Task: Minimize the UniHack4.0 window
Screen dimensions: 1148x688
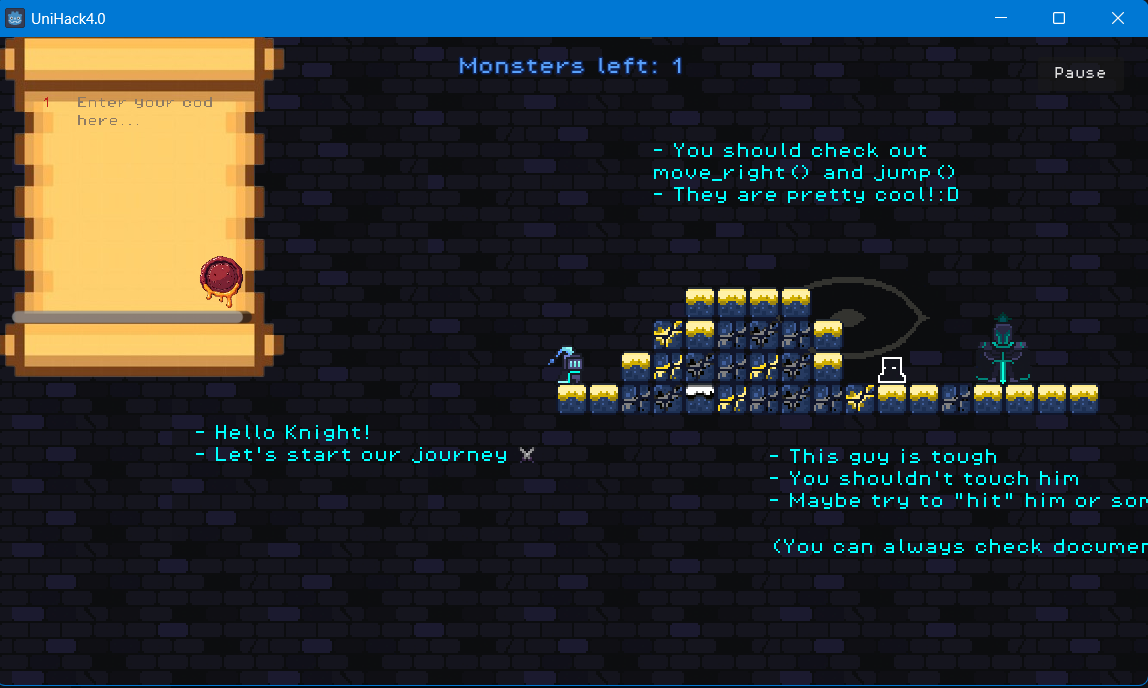Action: pos(1000,18)
